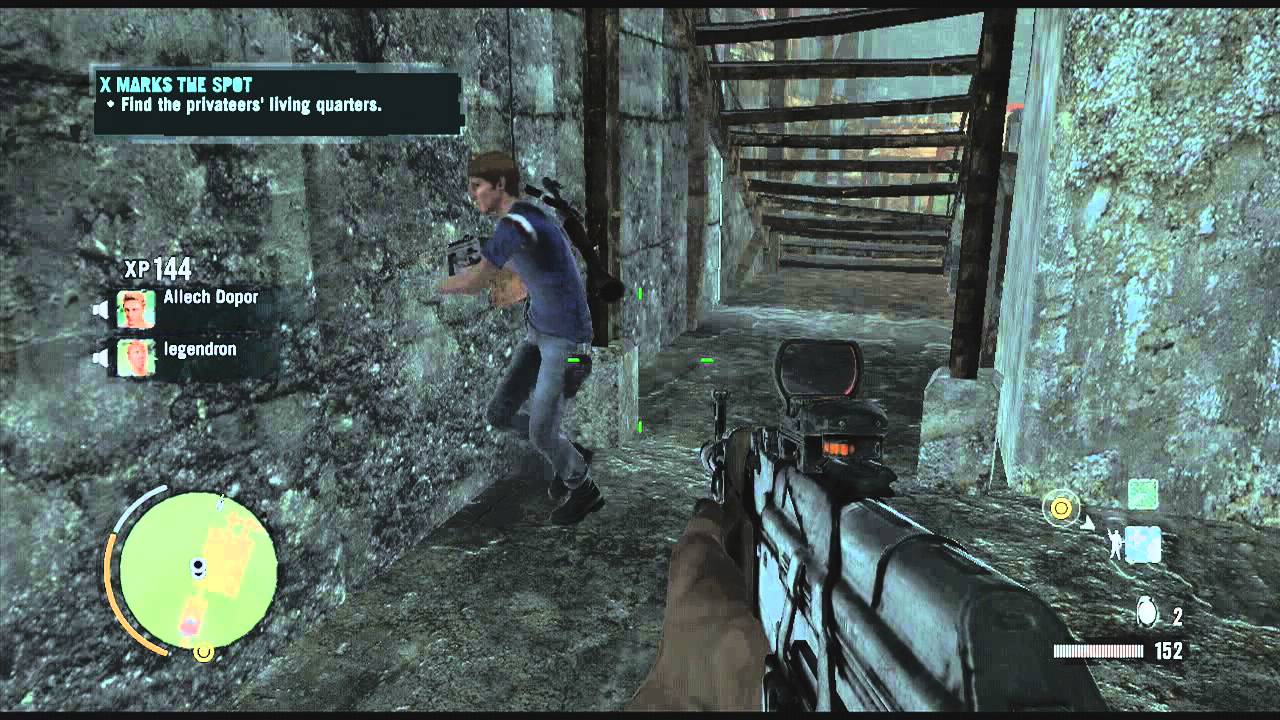
Task: Open the X Marks the Spot objective tracker
Action: tap(277, 101)
